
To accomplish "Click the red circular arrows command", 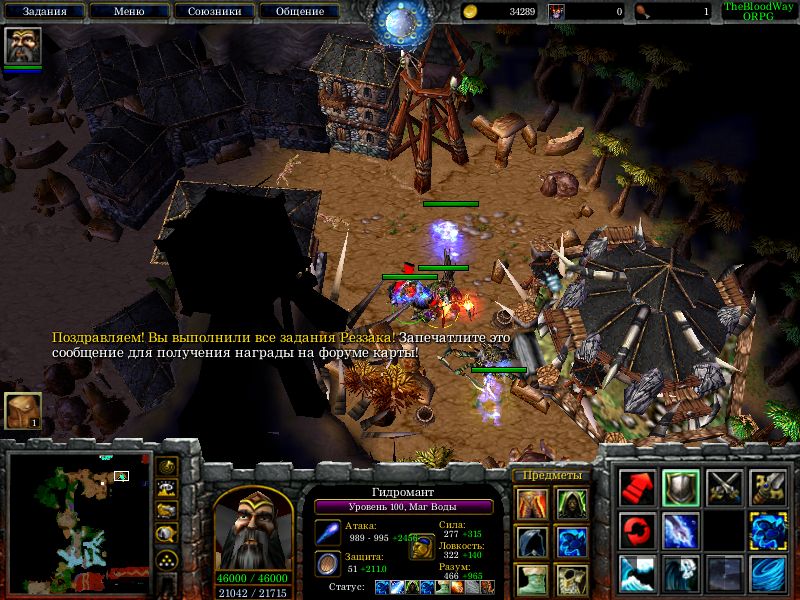I will 637,529.
